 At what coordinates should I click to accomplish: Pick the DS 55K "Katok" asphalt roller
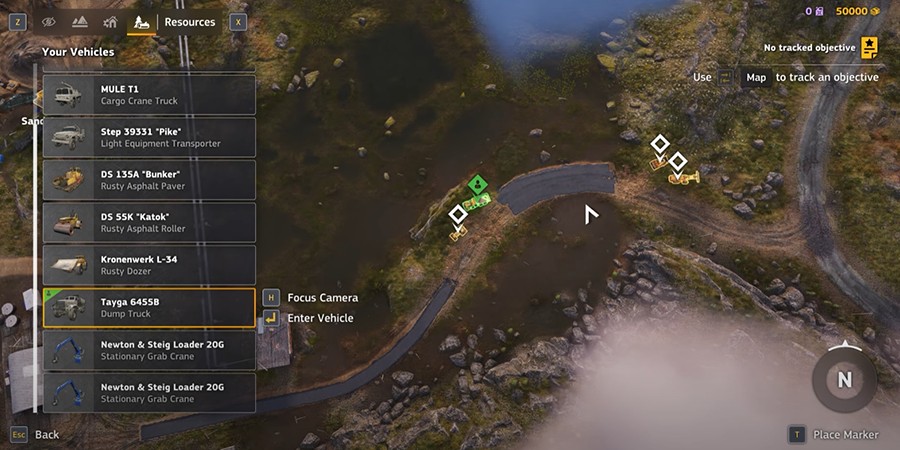(x=149, y=222)
